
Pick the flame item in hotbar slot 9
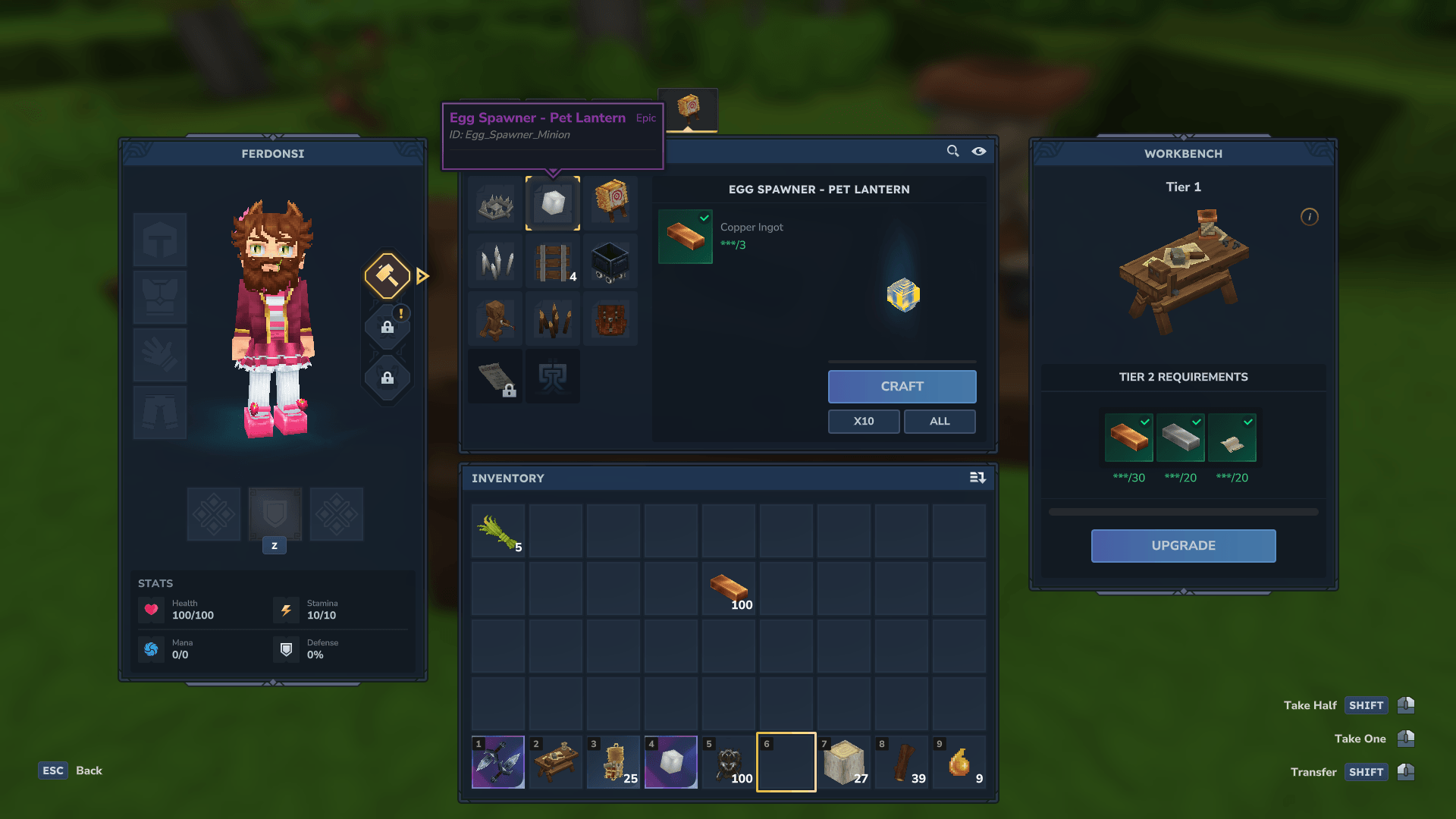(959, 761)
